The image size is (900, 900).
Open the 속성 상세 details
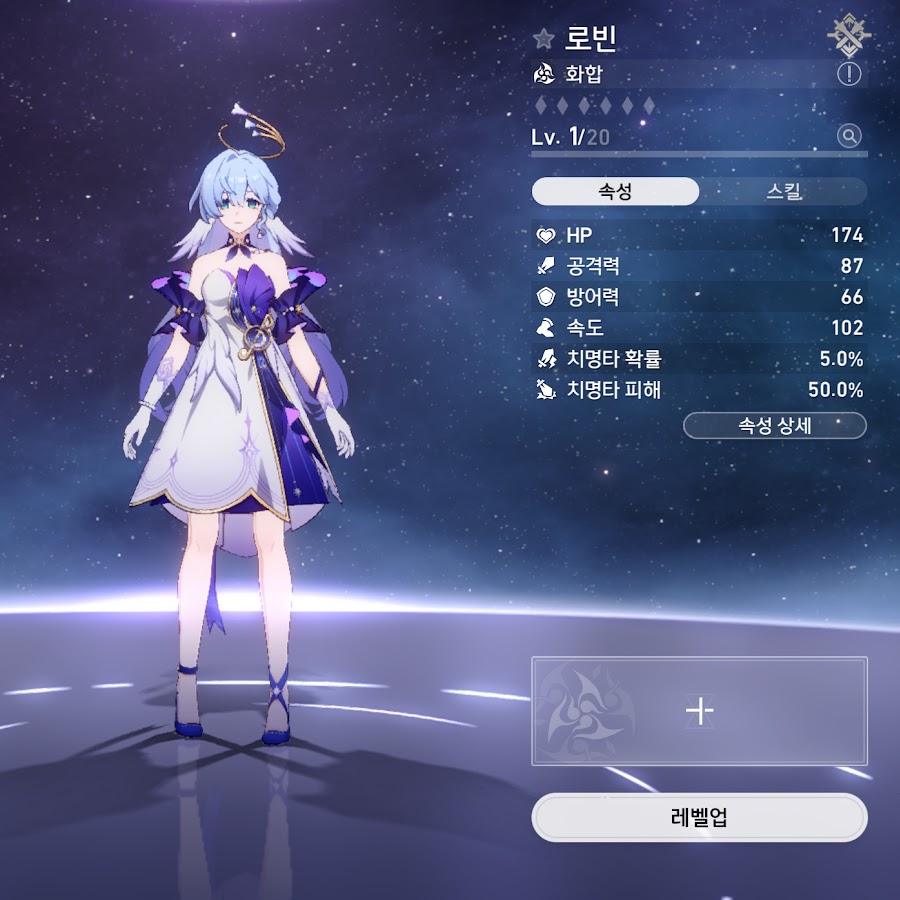[774, 425]
